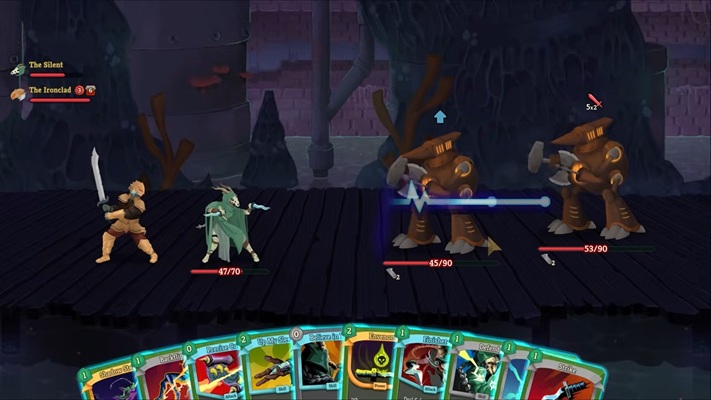
Task: Click The Silent party portrait
Action: (18, 68)
